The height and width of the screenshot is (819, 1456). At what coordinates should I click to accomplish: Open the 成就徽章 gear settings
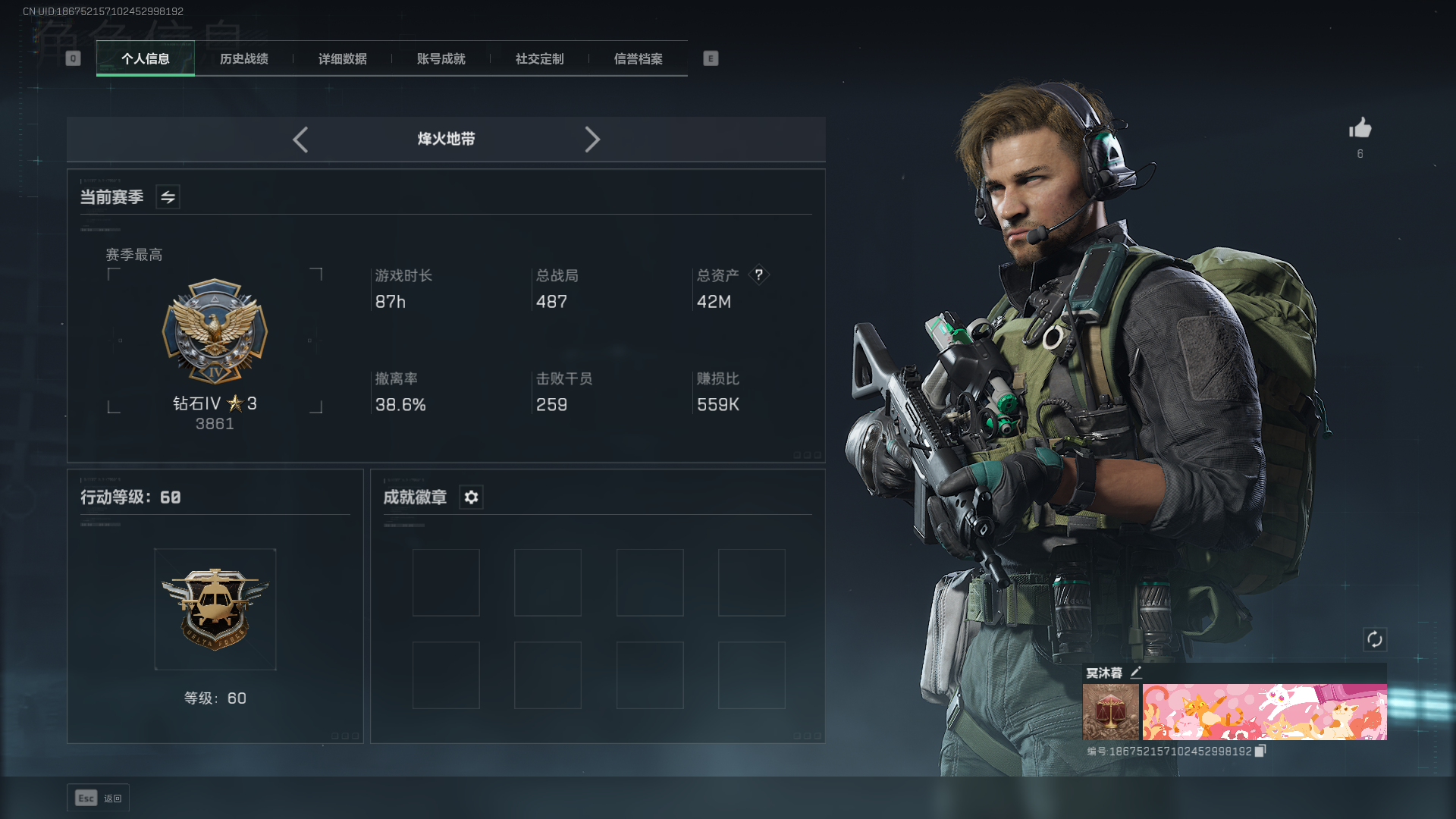pyautogui.click(x=471, y=497)
